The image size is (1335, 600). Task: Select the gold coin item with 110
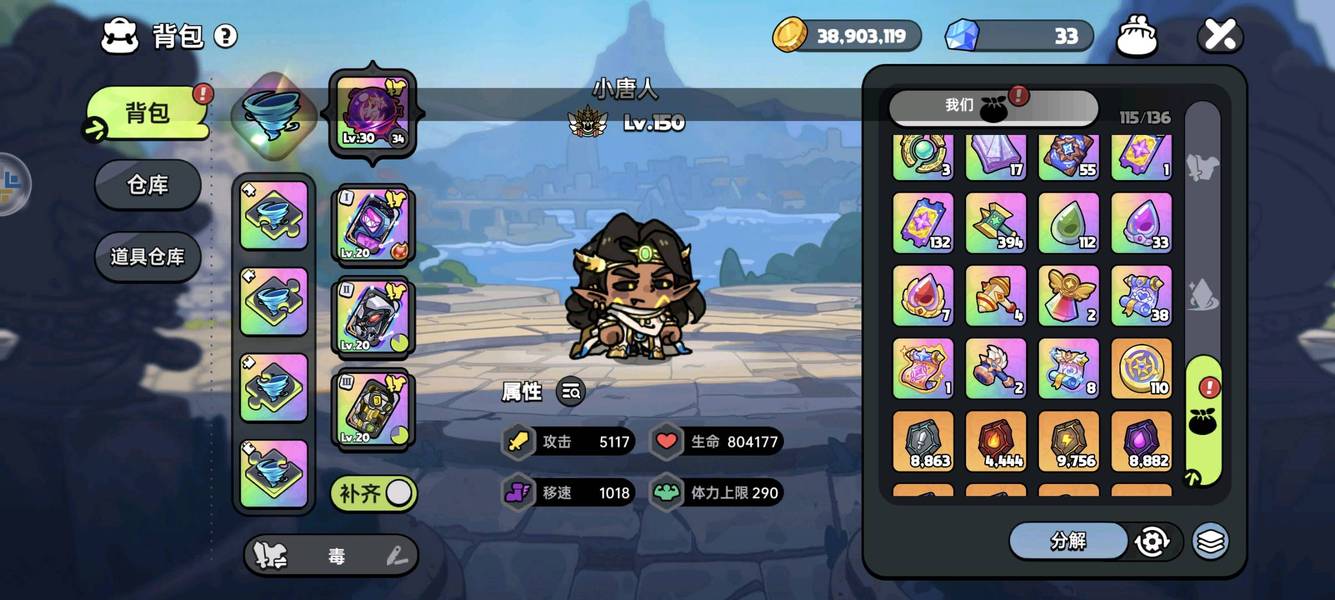coord(1141,368)
